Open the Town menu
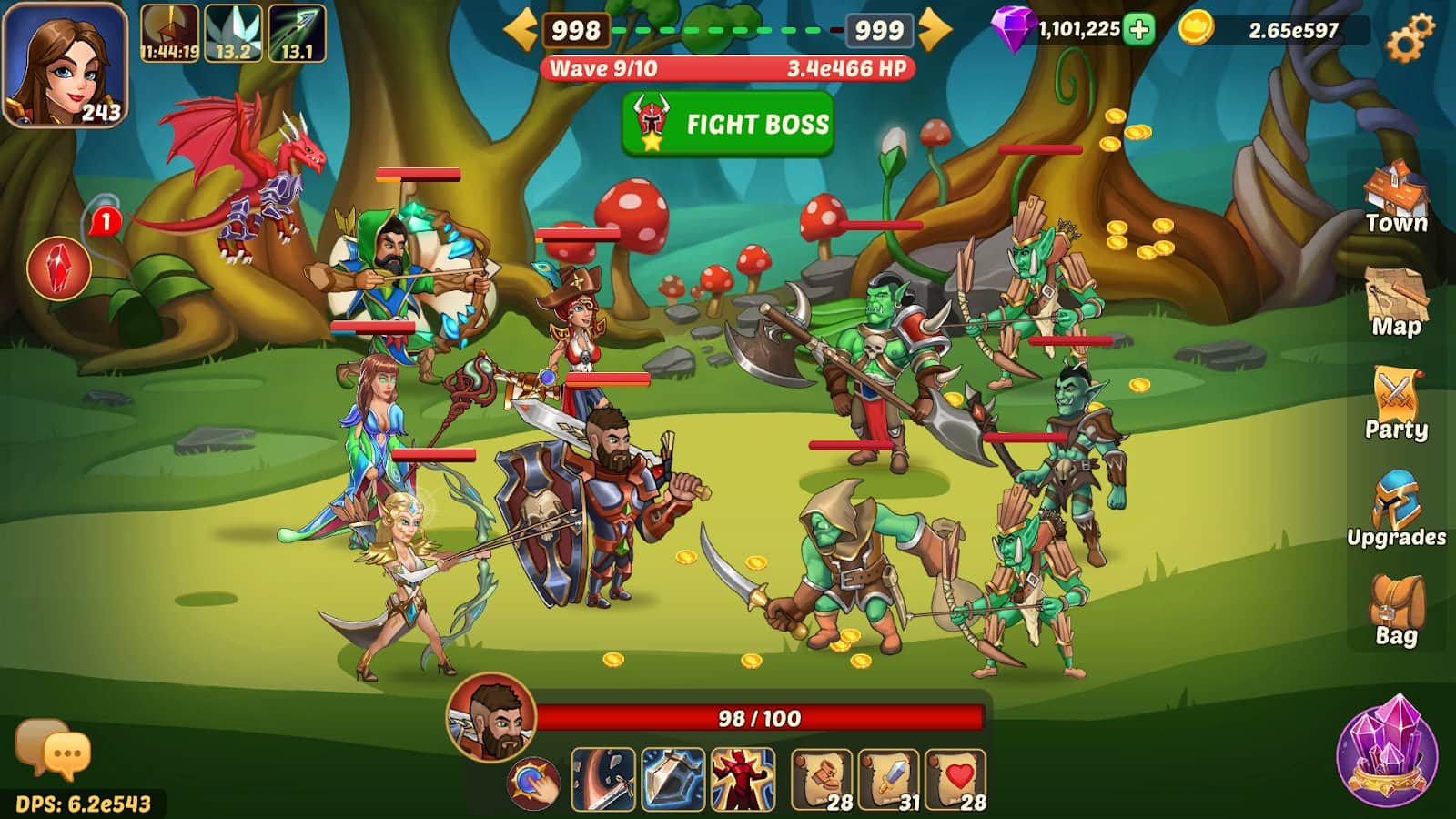Image resolution: width=1456 pixels, height=819 pixels. click(x=1396, y=198)
